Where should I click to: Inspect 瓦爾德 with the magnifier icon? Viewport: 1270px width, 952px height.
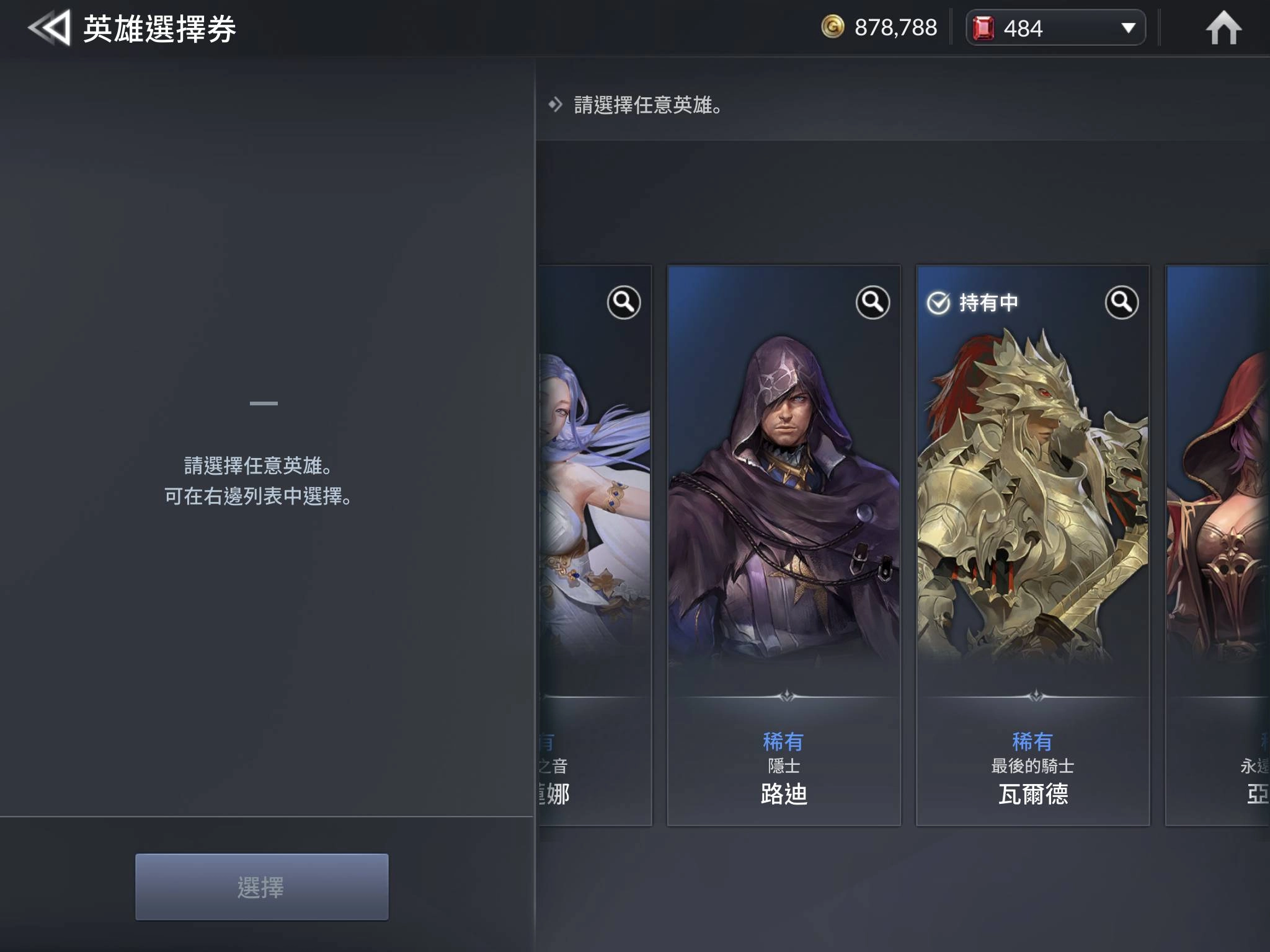[x=1121, y=302]
